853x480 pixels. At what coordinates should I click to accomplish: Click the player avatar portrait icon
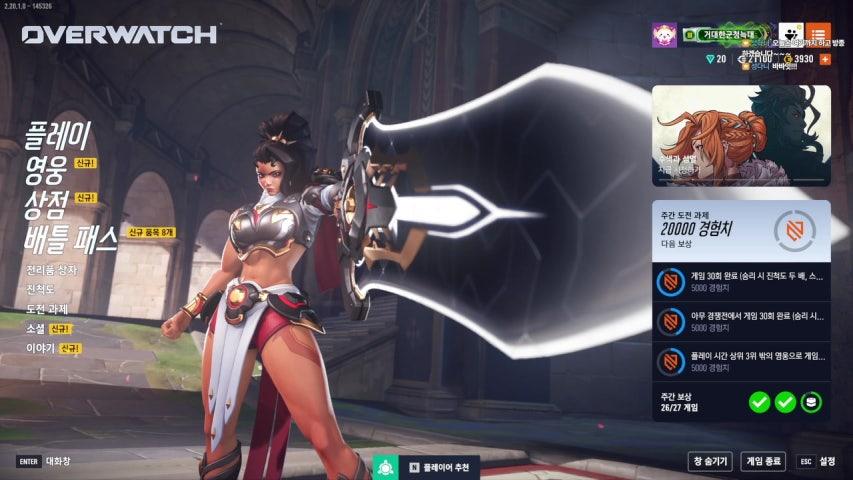click(664, 35)
